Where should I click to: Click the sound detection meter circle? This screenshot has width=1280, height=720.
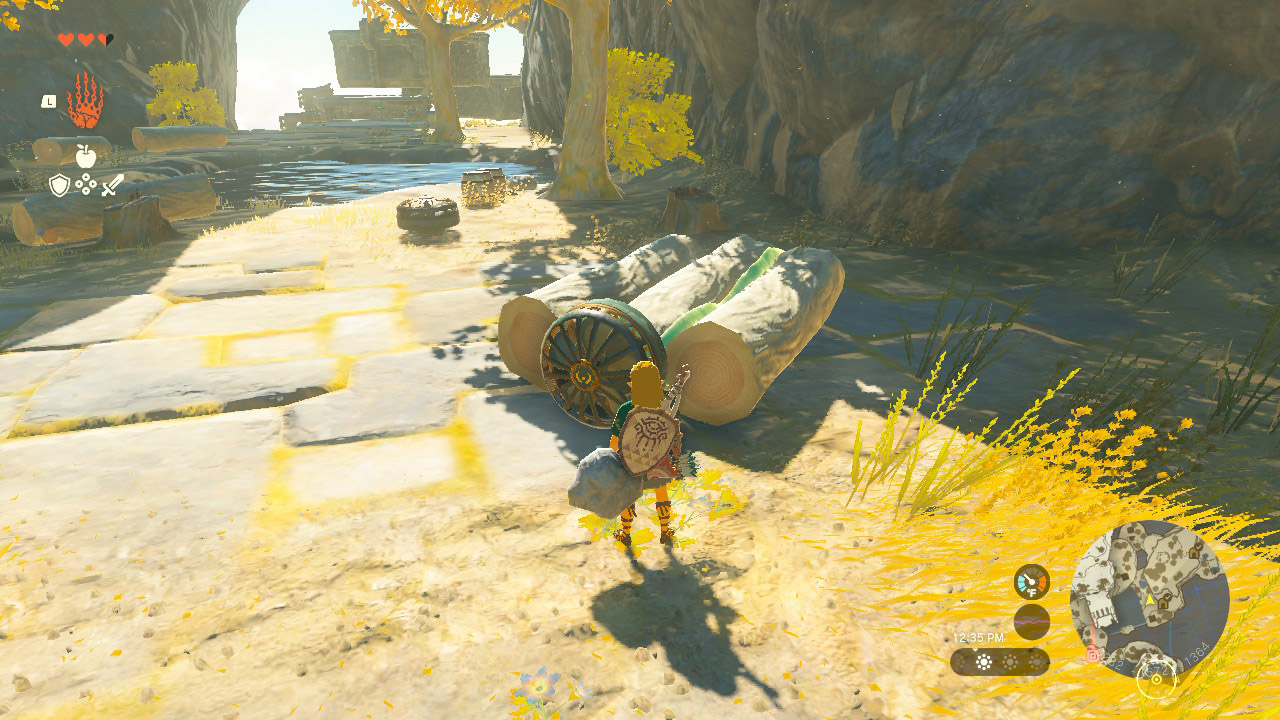coord(1032,620)
